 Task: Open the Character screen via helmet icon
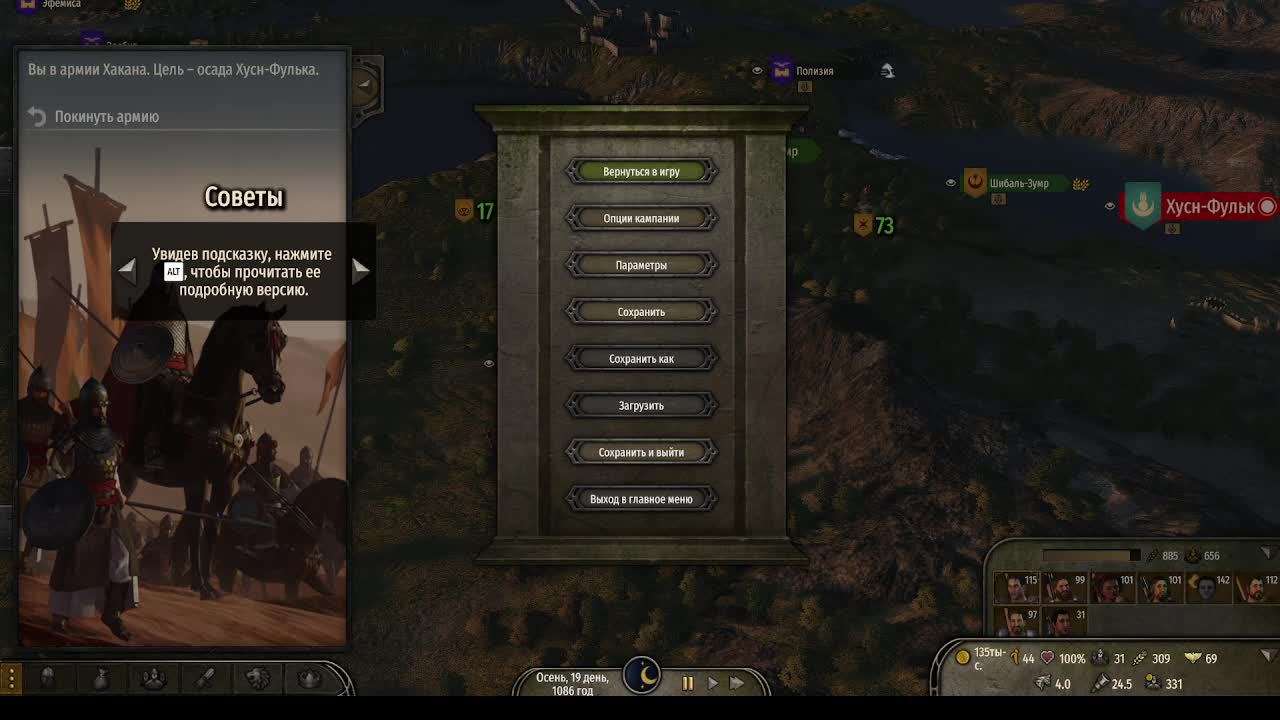47,676
